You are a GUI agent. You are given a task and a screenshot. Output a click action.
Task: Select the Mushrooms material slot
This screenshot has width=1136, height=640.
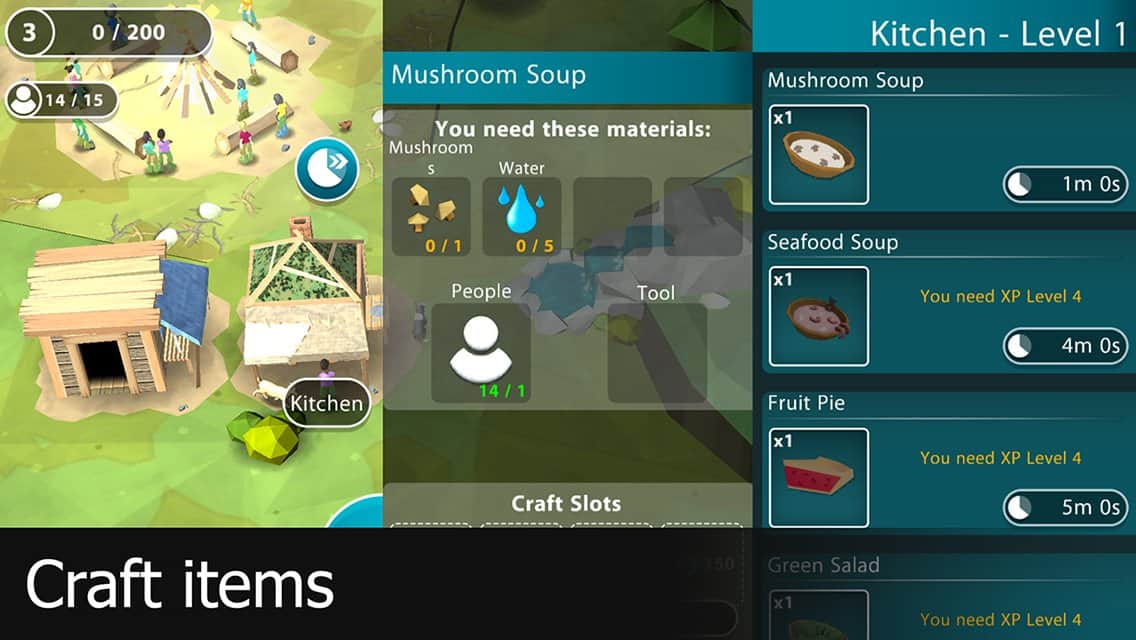(431, 216)
